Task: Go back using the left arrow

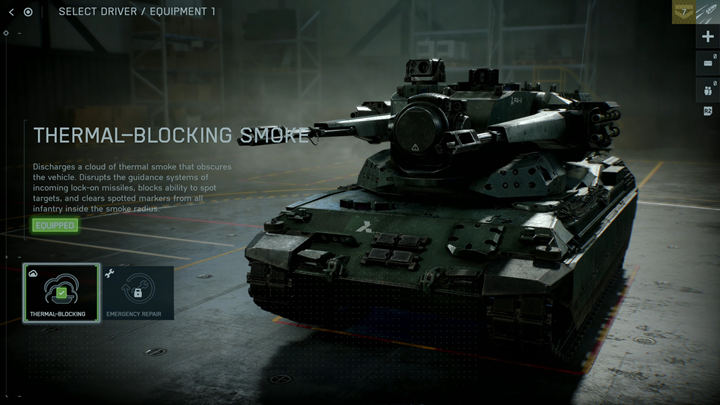Action: (x=11, y=12)
